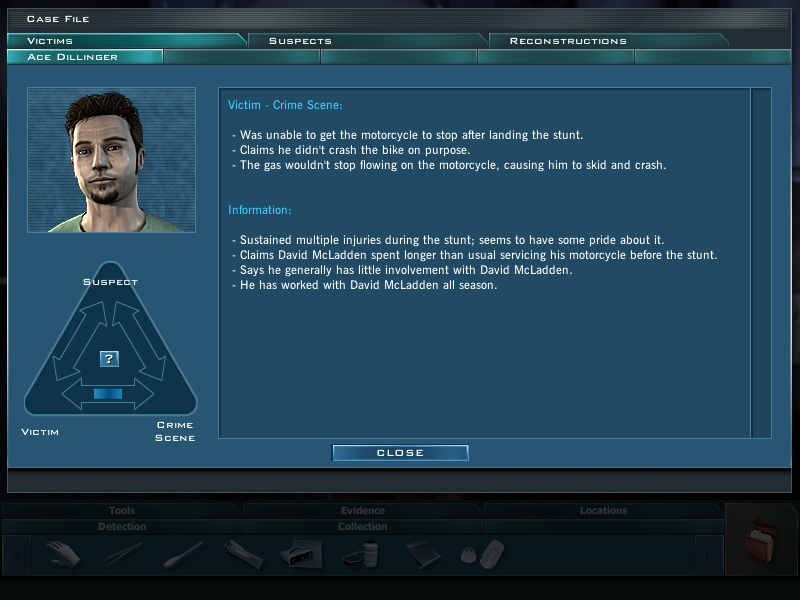
Task: Switch to Detection tools
Action: (x=122, y=526)
